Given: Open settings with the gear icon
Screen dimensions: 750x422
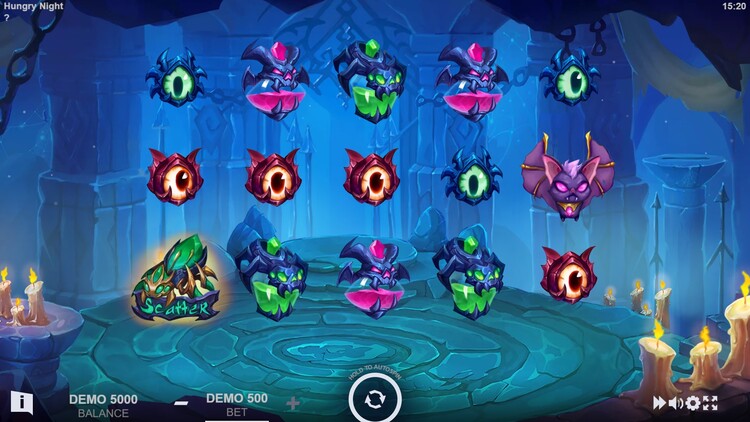Looking at the screenshot, I should coord(692,403).
